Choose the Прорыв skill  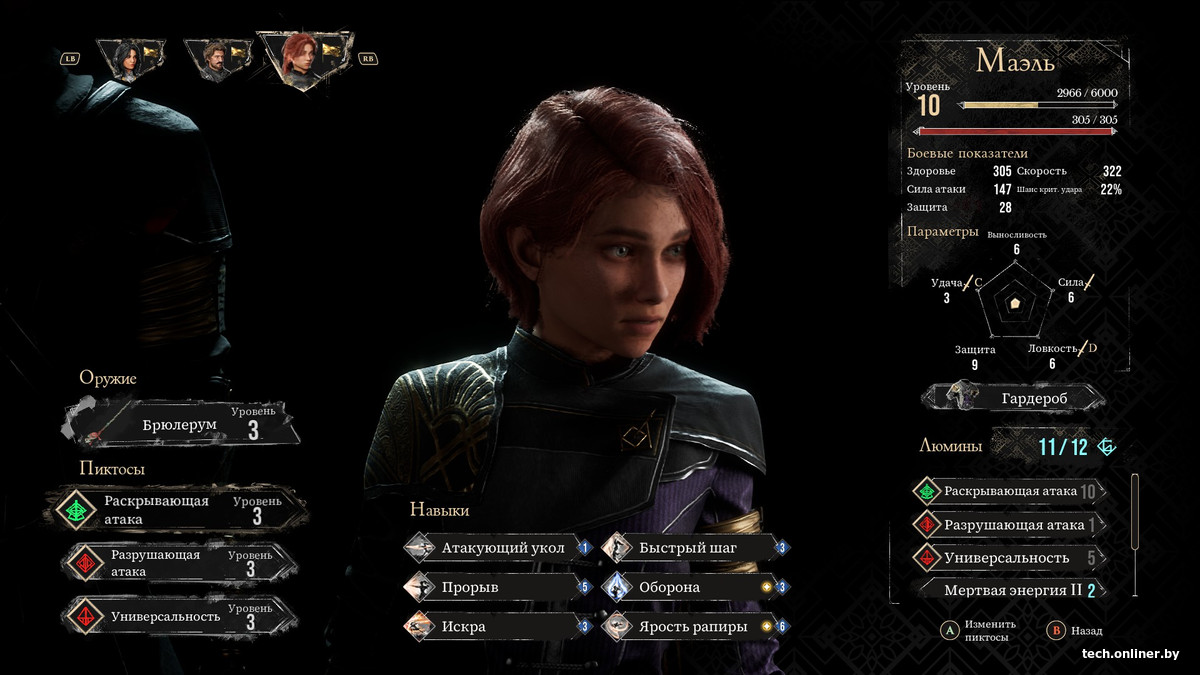pos(497,587)
